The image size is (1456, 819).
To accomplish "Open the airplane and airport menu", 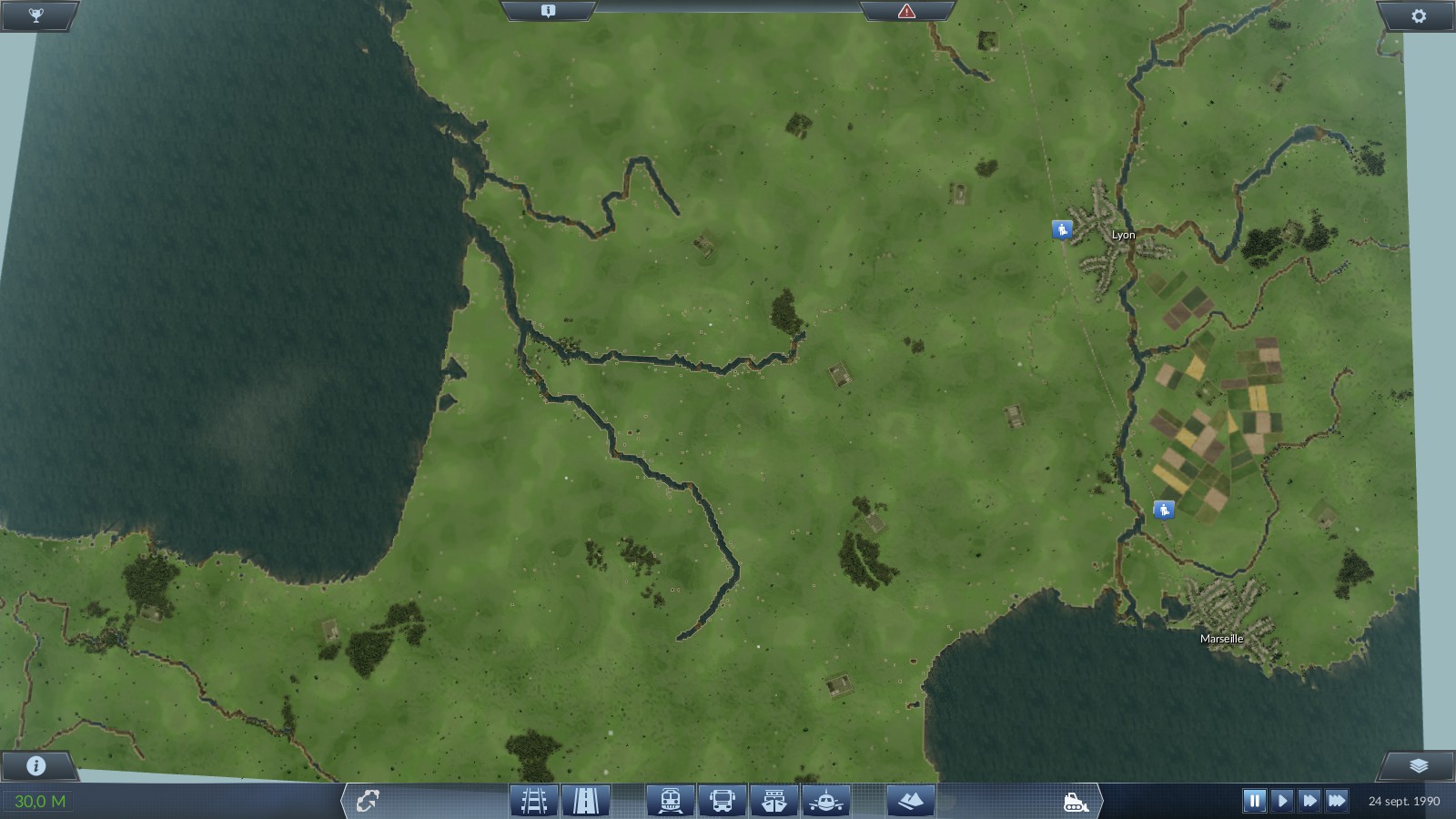I will 825,801.
